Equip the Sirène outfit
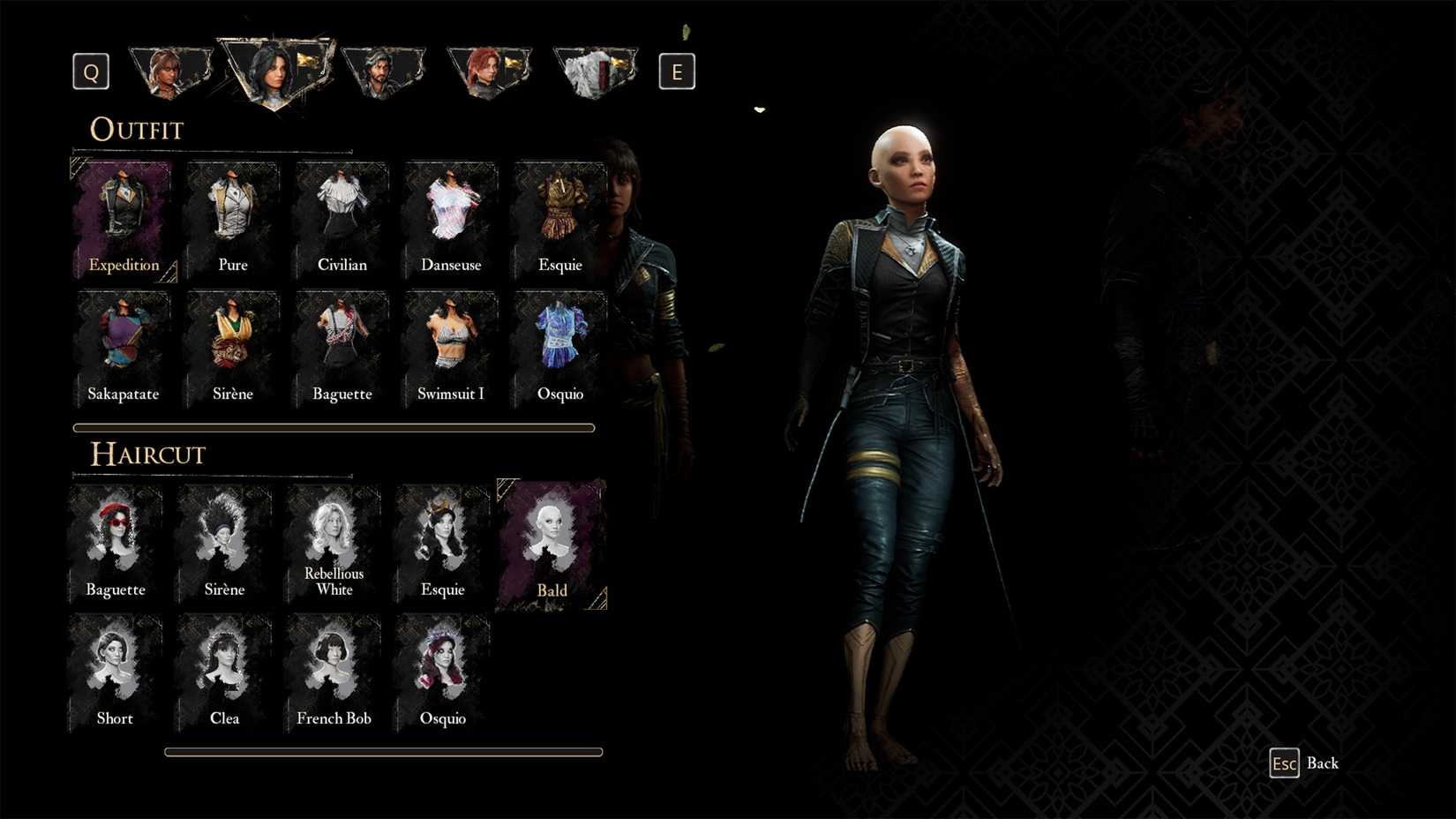Screen dimensions: 1456x819 point(232,344)
